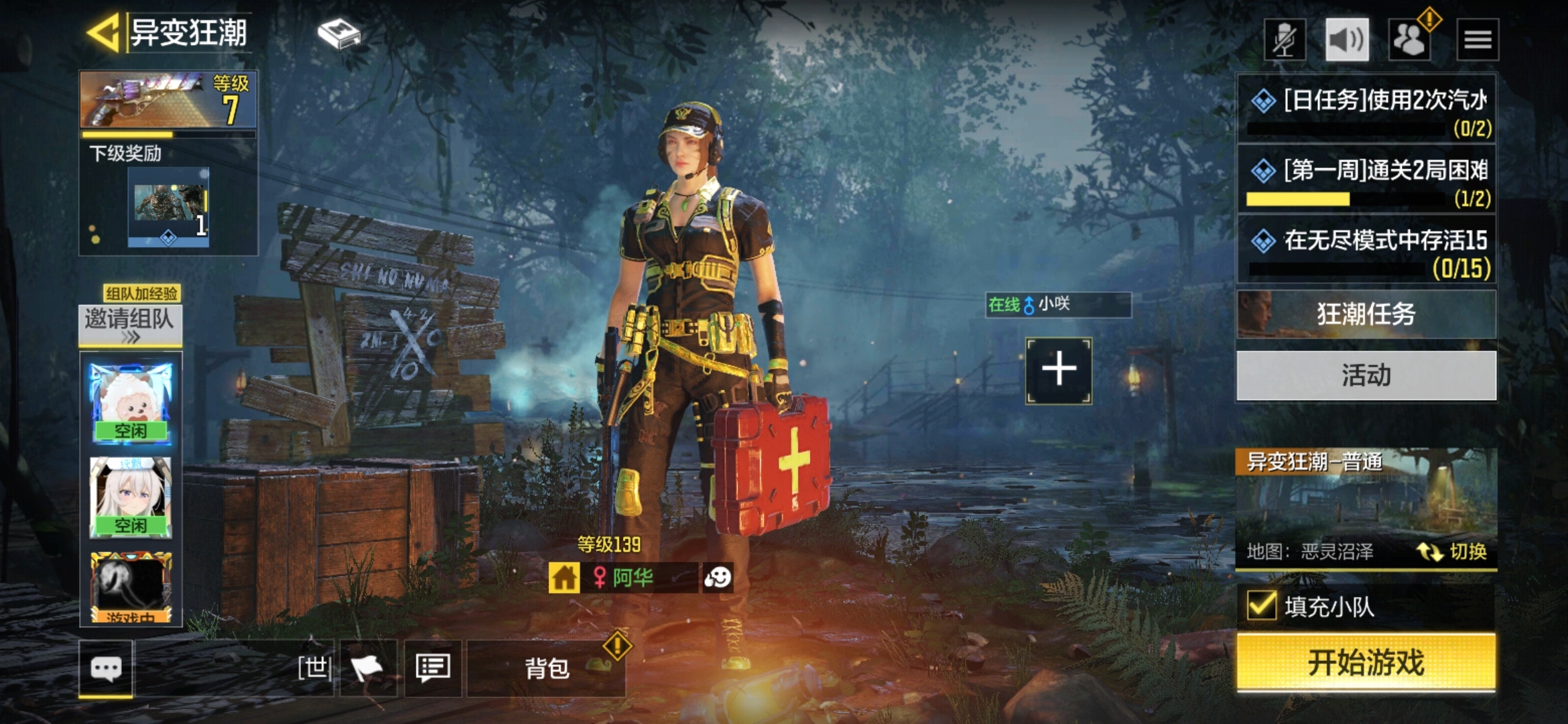This screenshot has width=1568, height=724.
Task: Open the hamburger menu
Action: (1478, 40)
